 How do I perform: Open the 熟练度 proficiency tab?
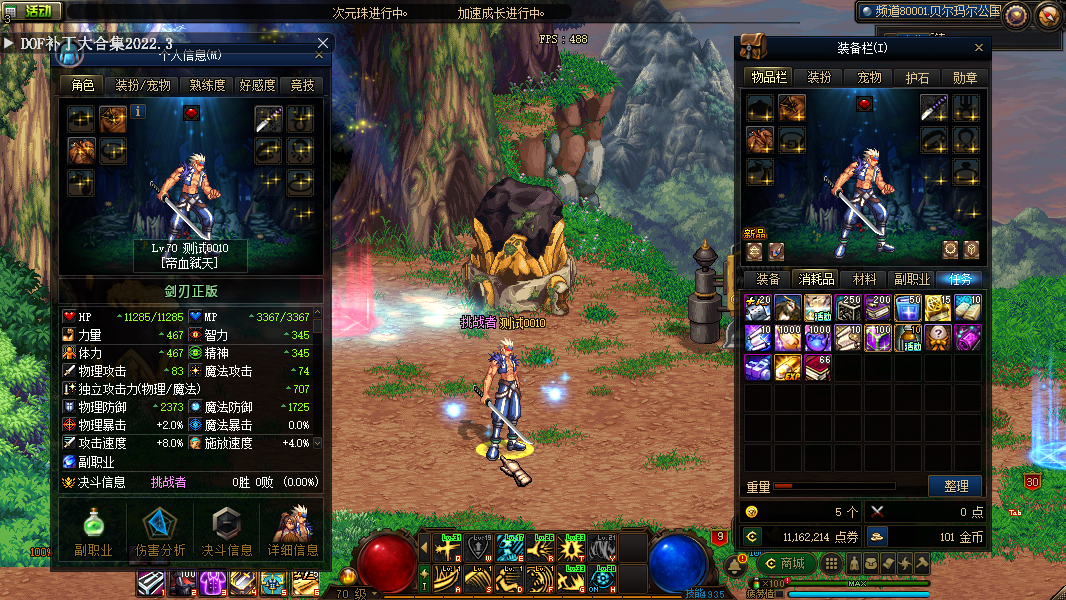point(205,85)
